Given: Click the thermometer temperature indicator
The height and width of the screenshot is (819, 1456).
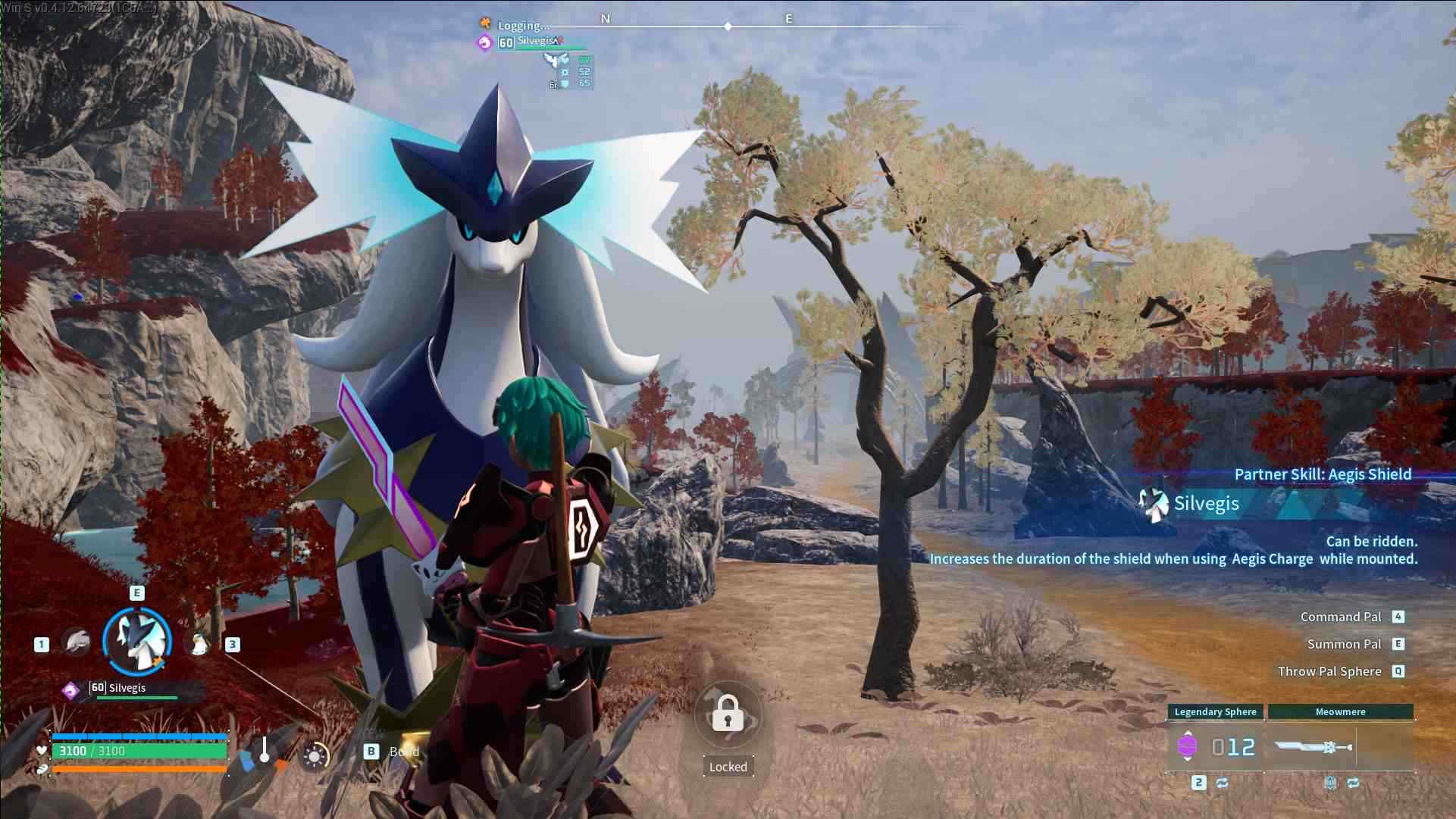Looking at the screenshot, I should [265, 749].
